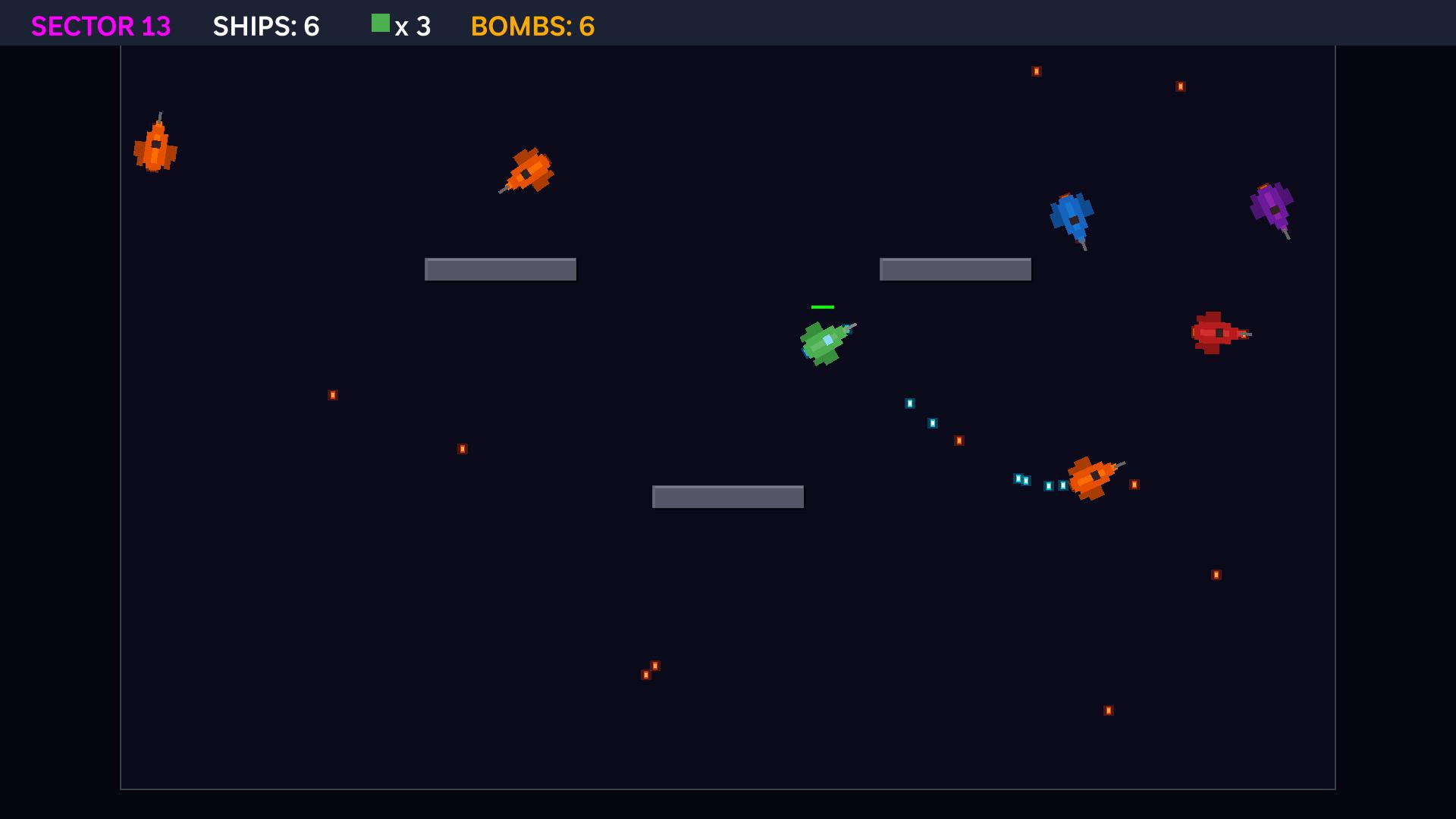Screen dimensions: 1456x819
Task: Click the gray platform left of center
Action: [x=500, y=269]
